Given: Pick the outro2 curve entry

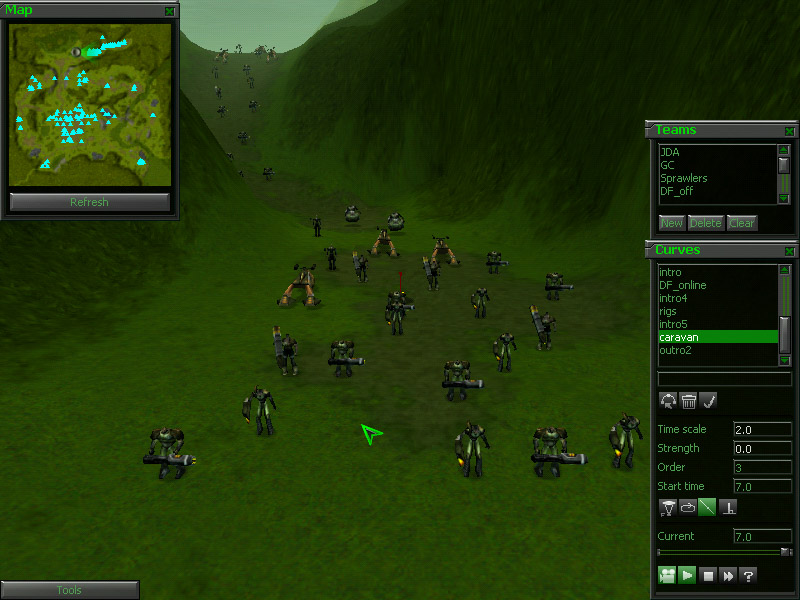Looking at the screenshot, I should coord(676,350).
